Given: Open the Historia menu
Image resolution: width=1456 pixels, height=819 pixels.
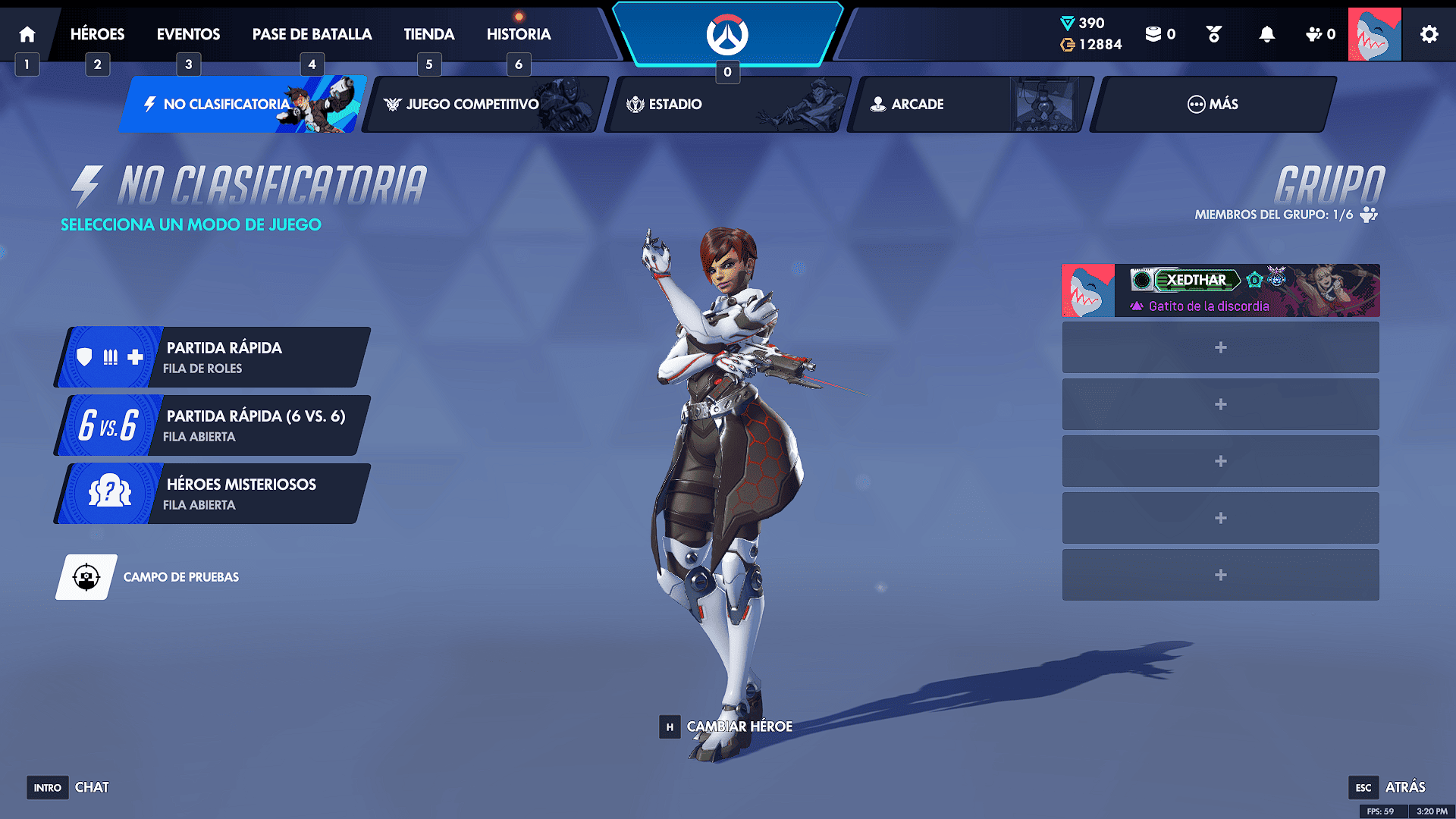Looking at the screenshot, I should click(x=519, y=34).
